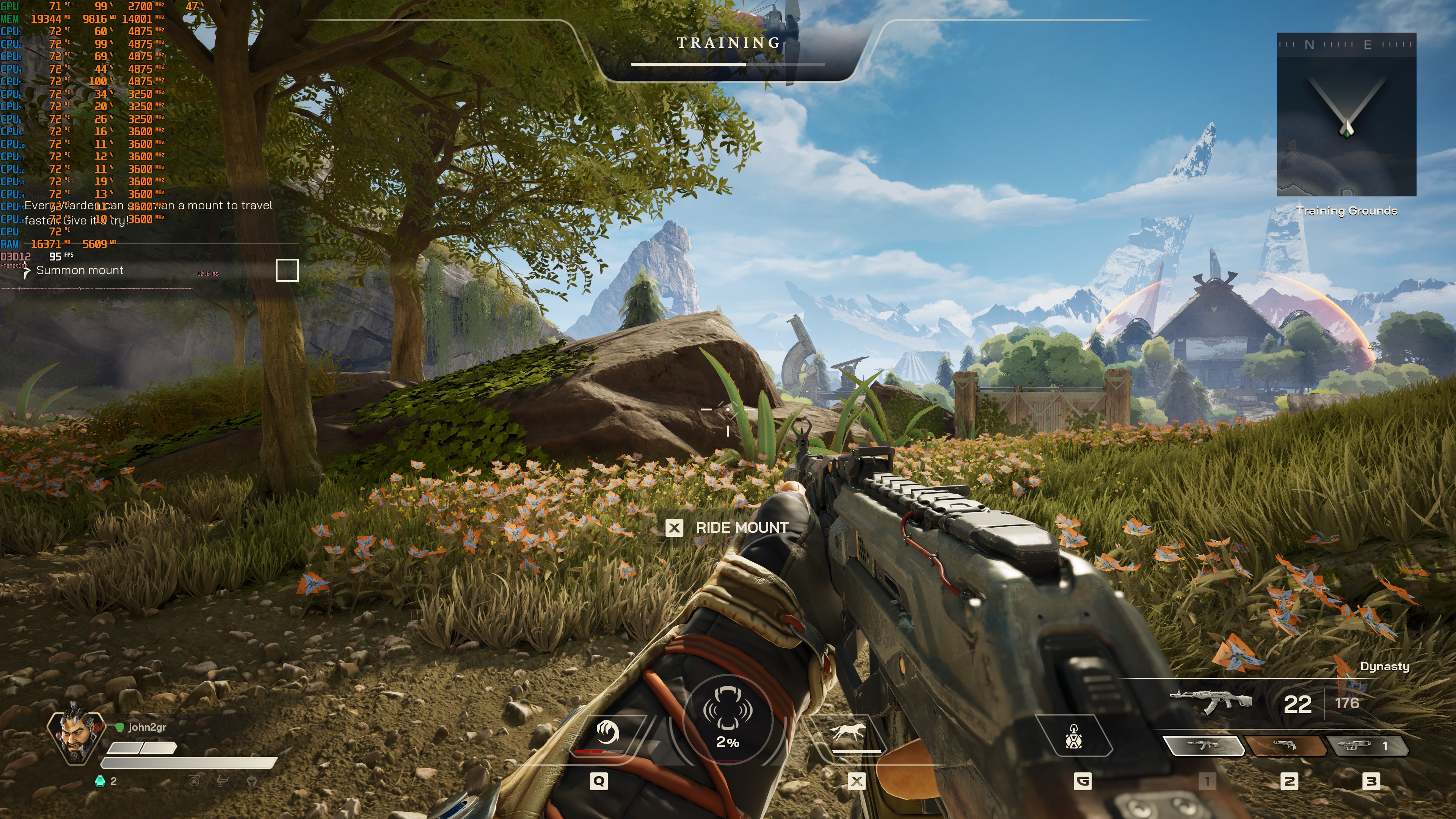Viewport: 1456px width, 819px height.
Task: Tick the Summon mount objective checkbox
Action: pos(287,270)
